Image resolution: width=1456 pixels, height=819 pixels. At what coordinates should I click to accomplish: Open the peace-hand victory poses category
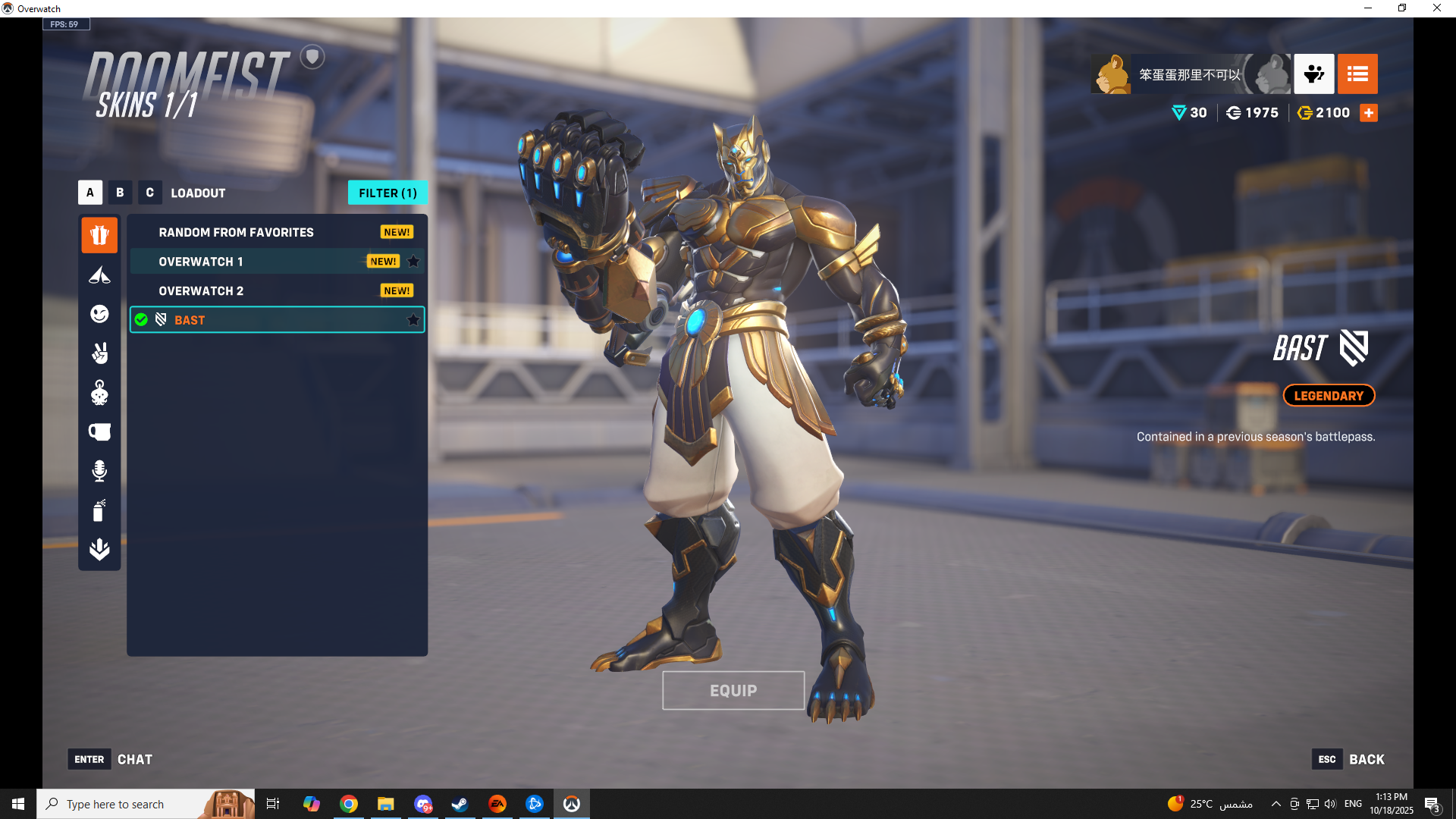pyautogui.click(x=99, y=353)
